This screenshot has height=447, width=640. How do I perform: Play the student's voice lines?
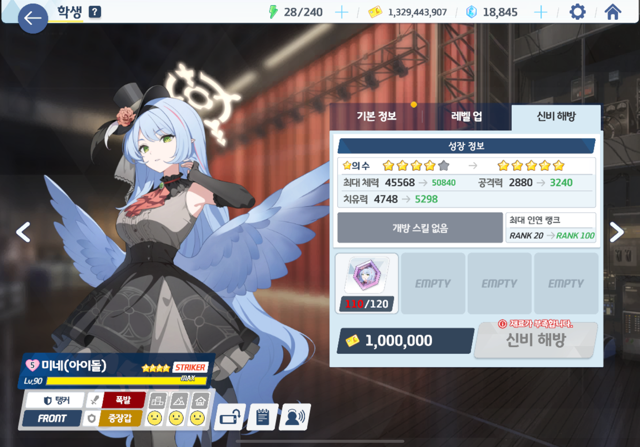294,418
